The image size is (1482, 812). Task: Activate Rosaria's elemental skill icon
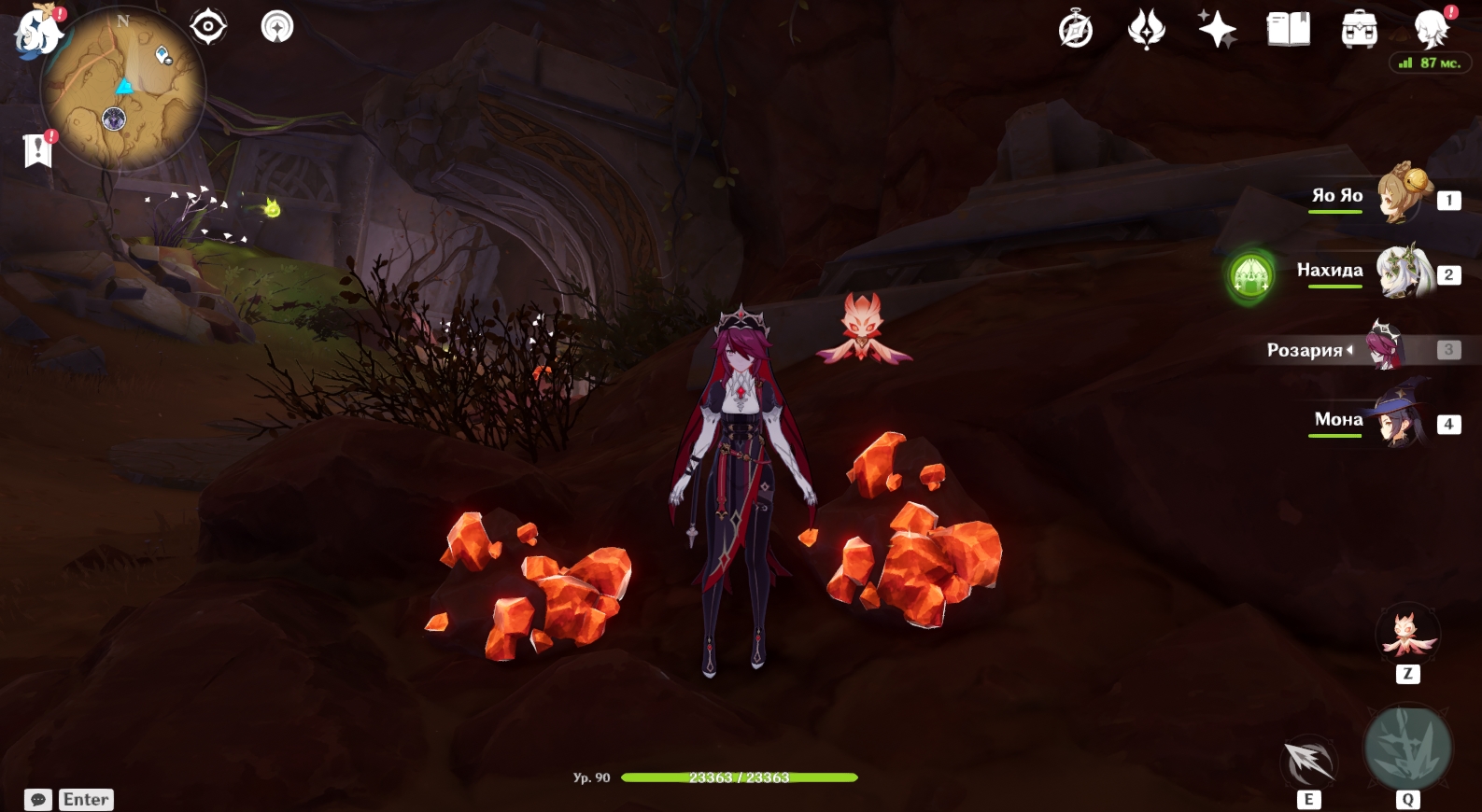(x=1308, y=761)
